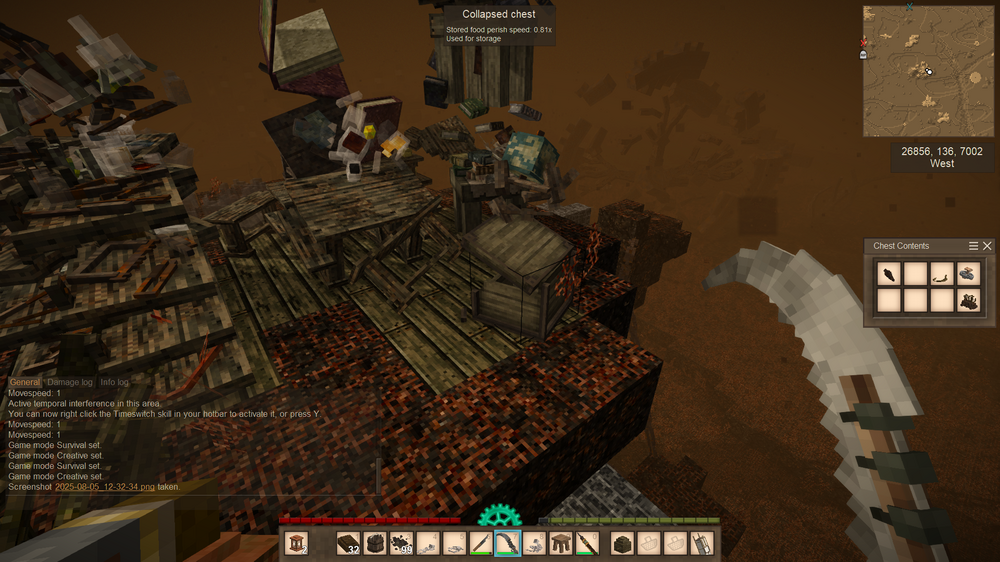Select the lantern offhand slot

pyautogui.click(x=296, y=543)
